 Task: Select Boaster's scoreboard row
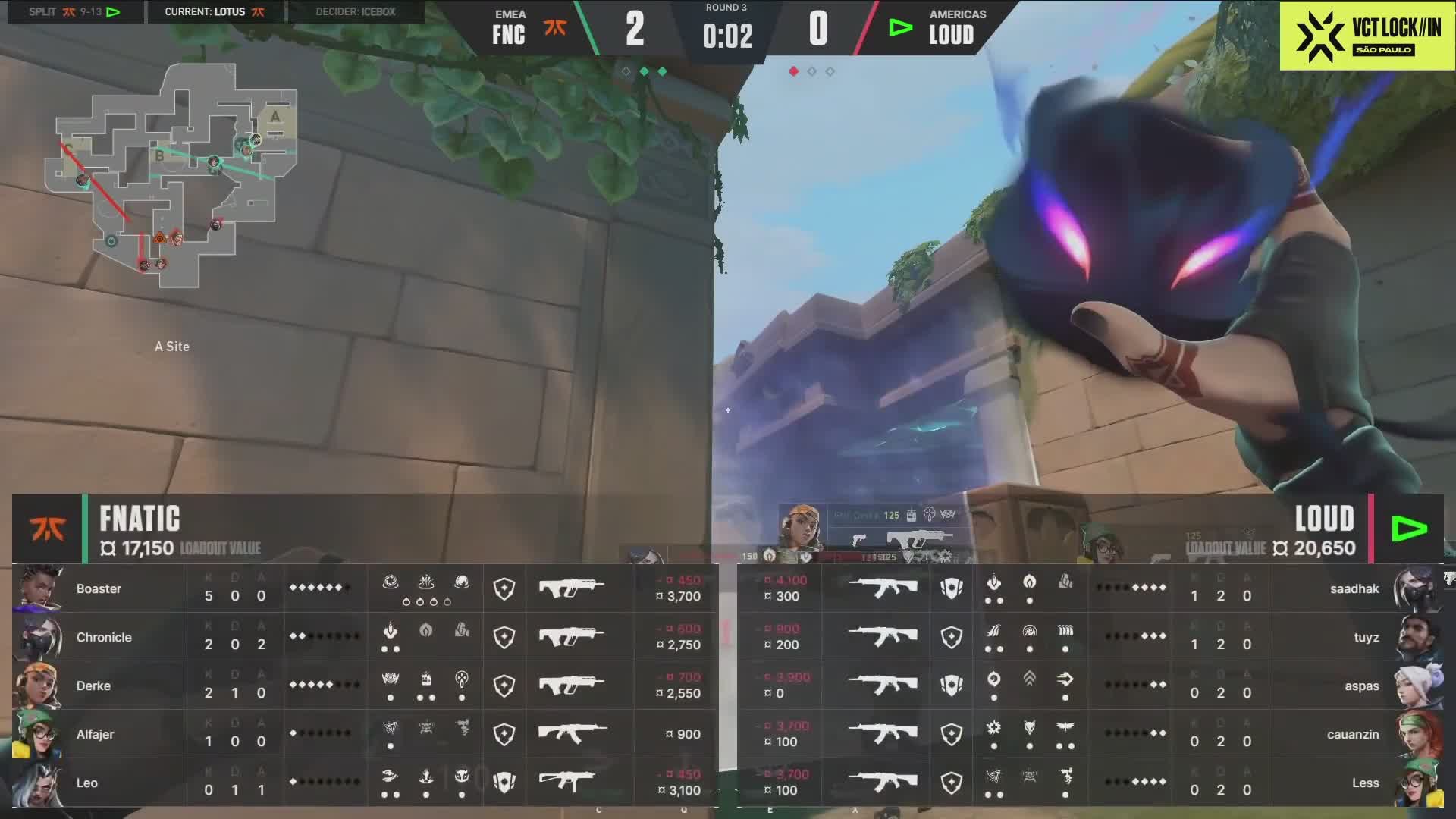coord(364,588)
